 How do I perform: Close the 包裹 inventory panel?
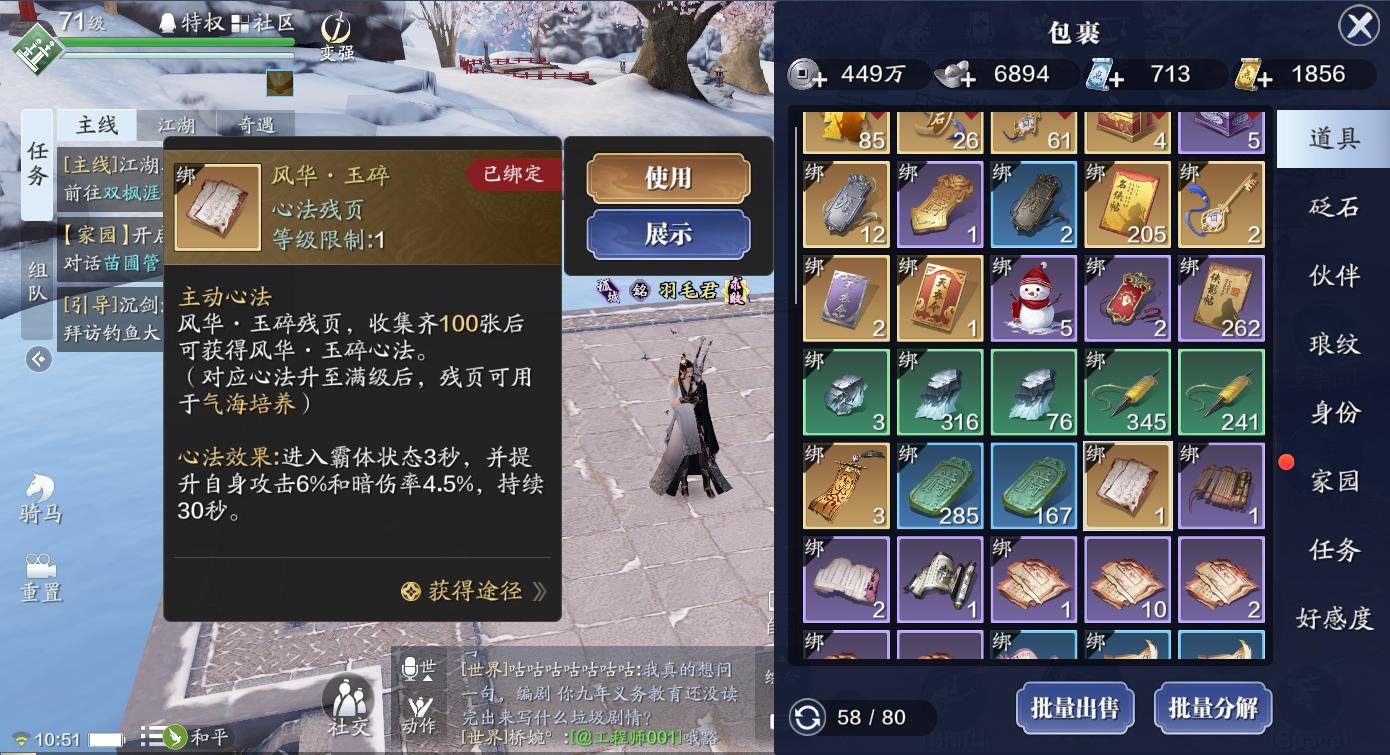pos(1358,26)
